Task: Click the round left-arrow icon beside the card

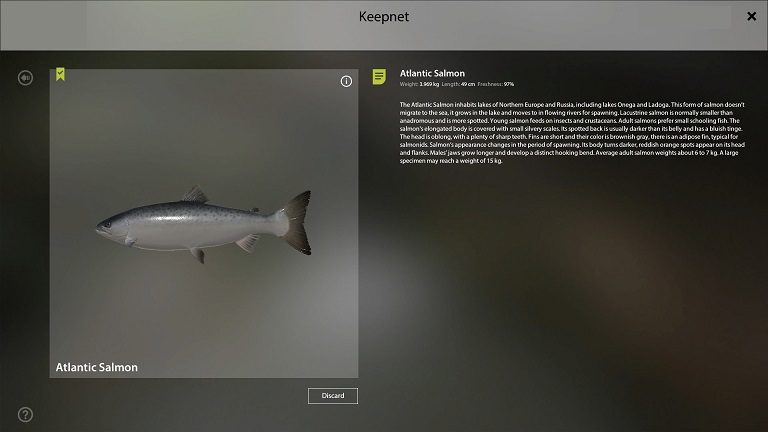Action: click(x=26, y=77)
